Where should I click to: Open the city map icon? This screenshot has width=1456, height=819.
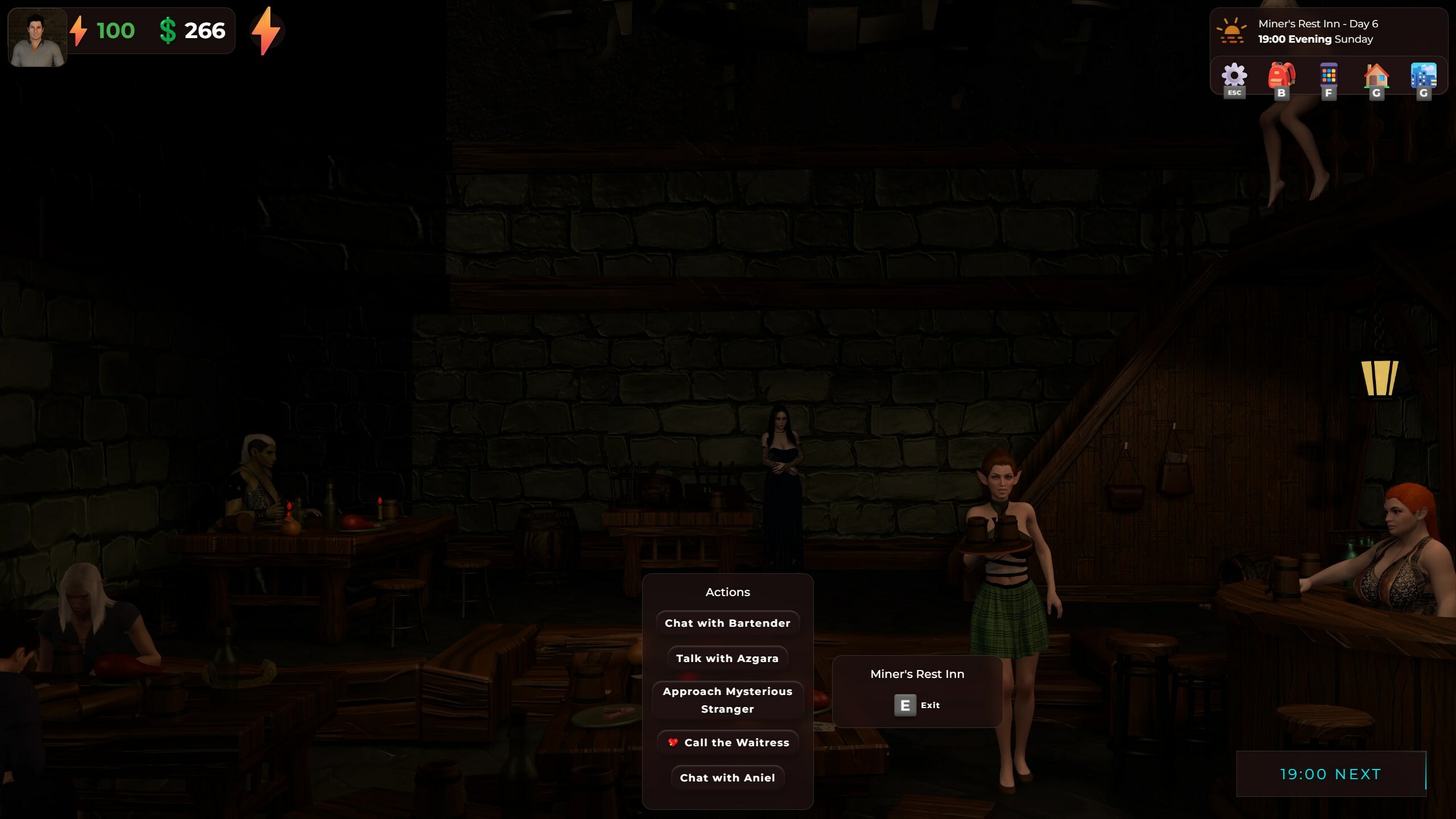click(x=1424, y=77)
